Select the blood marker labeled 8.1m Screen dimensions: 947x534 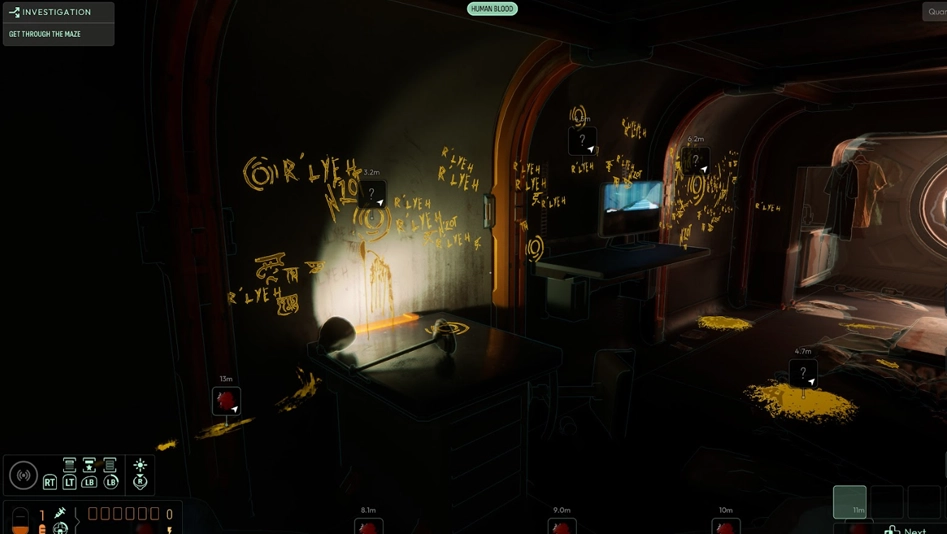pos(368,526)
